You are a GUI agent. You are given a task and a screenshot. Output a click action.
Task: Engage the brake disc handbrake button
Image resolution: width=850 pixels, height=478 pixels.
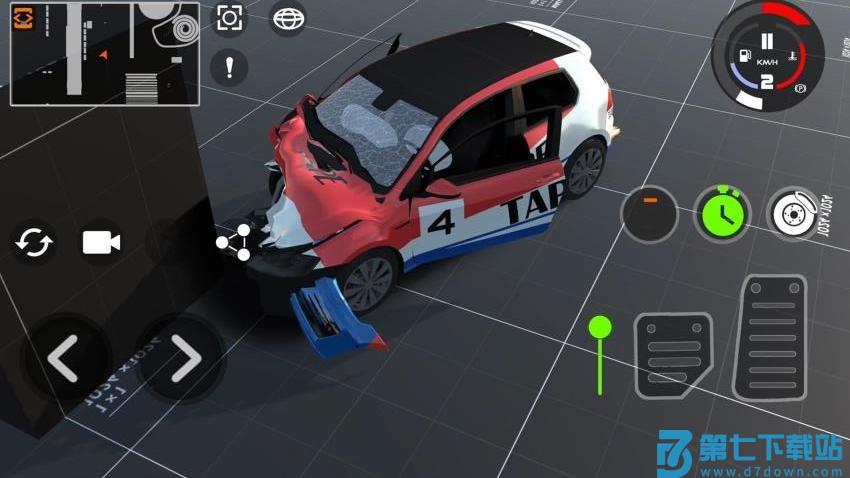pyautogui.click(x=794, y=213)
